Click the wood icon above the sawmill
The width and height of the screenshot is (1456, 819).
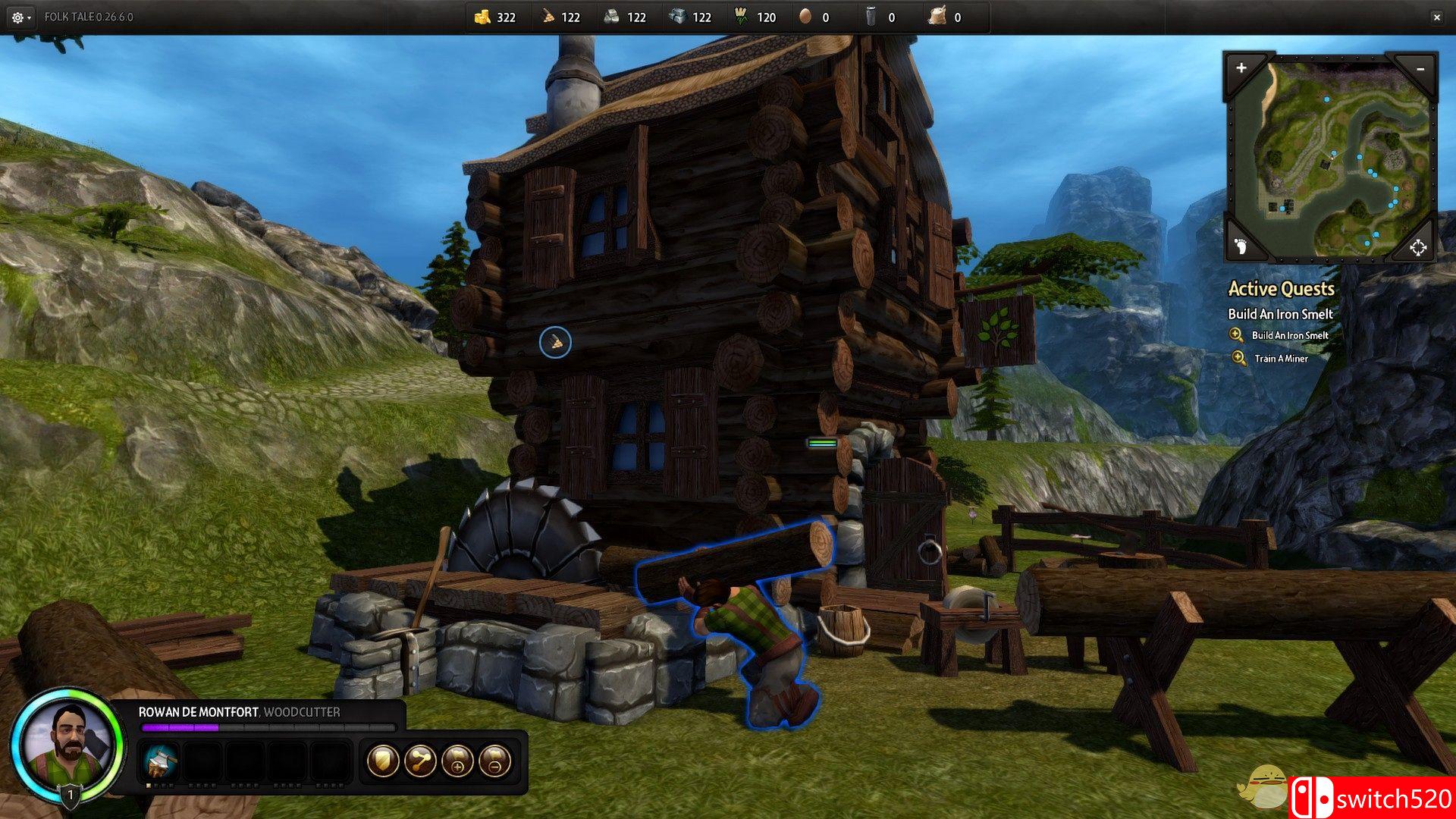point(555,343)
